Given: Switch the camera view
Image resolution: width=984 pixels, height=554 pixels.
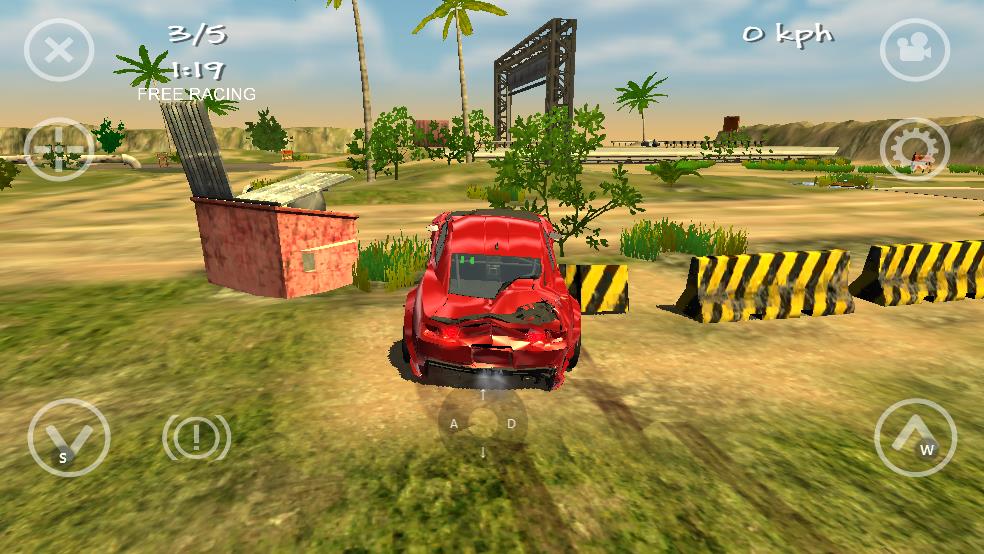Looking at the screenshot, I should 914,50.
